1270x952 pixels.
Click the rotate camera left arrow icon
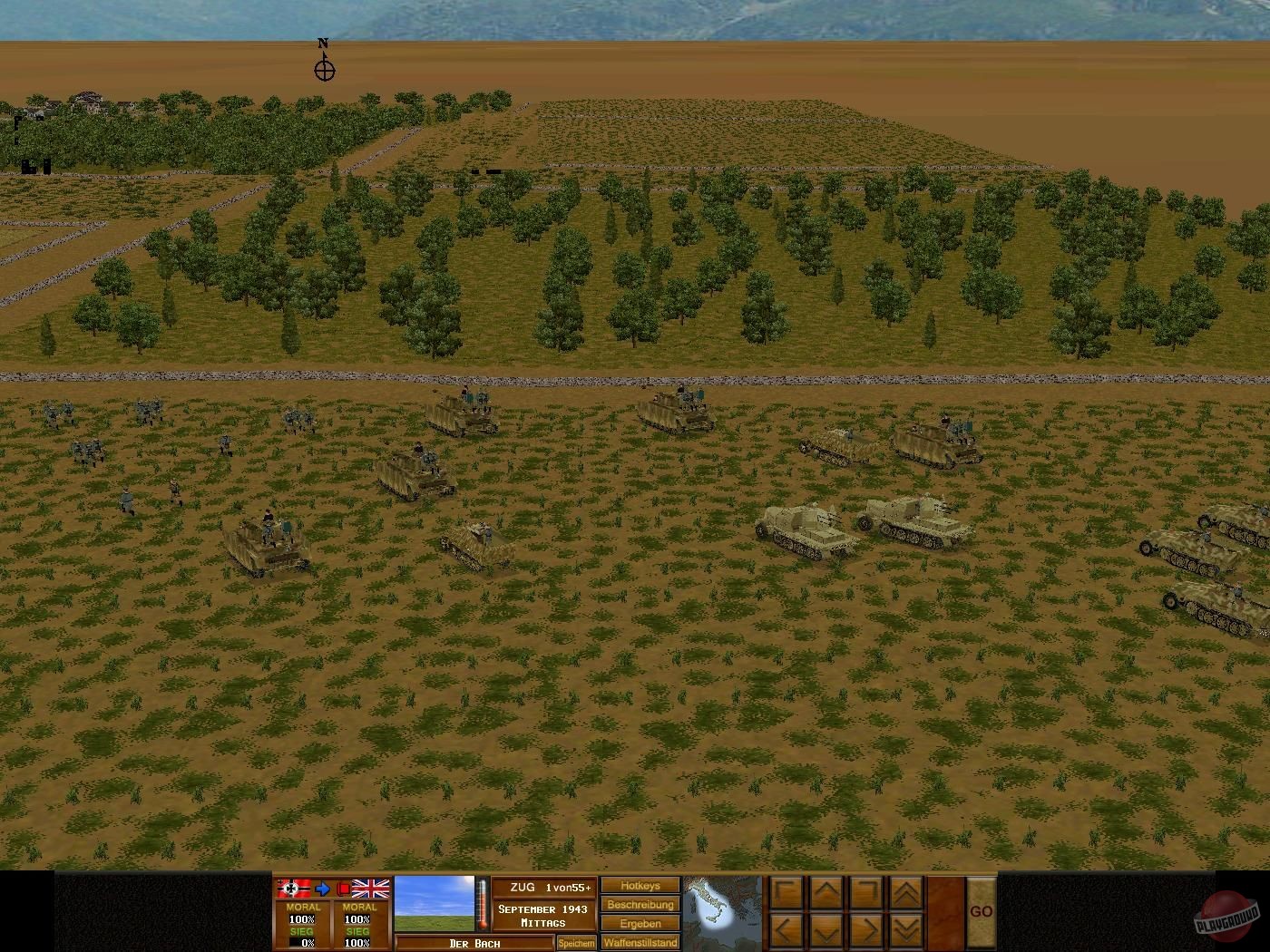pos(785,893)
